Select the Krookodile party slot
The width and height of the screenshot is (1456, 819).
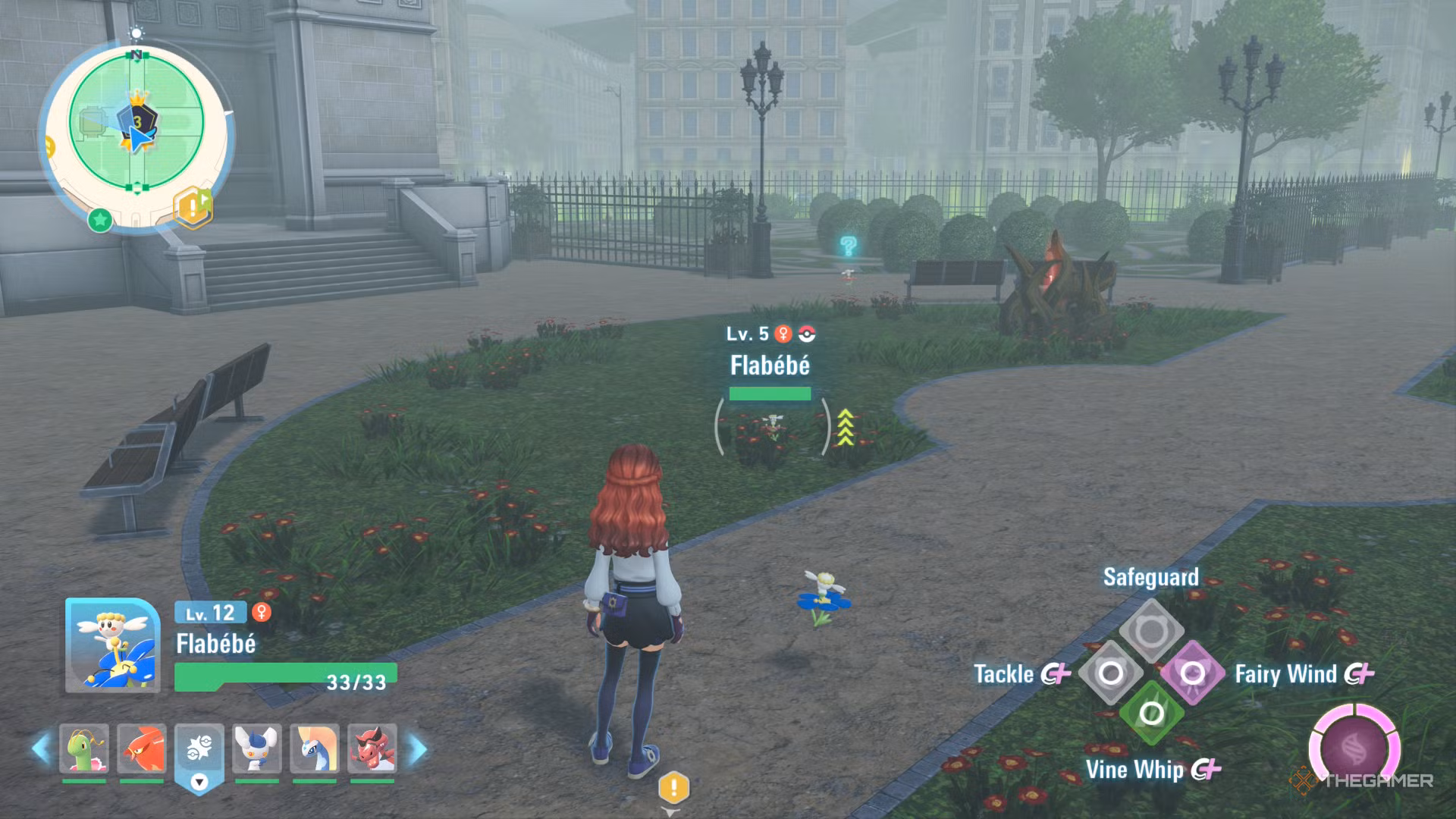372,748
